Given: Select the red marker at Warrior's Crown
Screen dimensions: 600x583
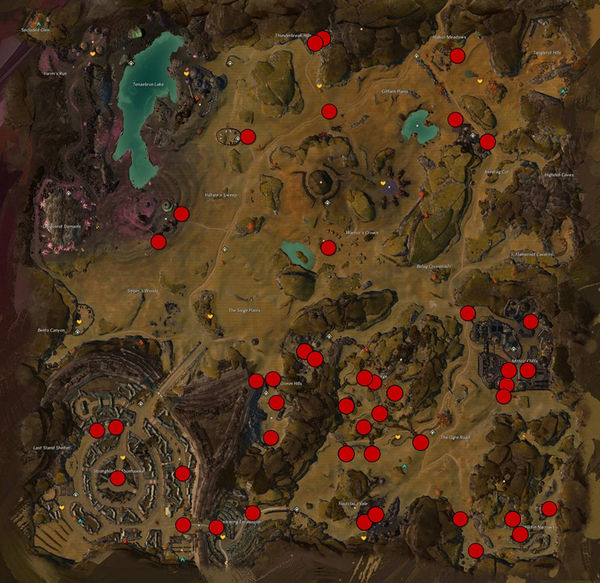Looking at the screenshot, I should 328,247.
